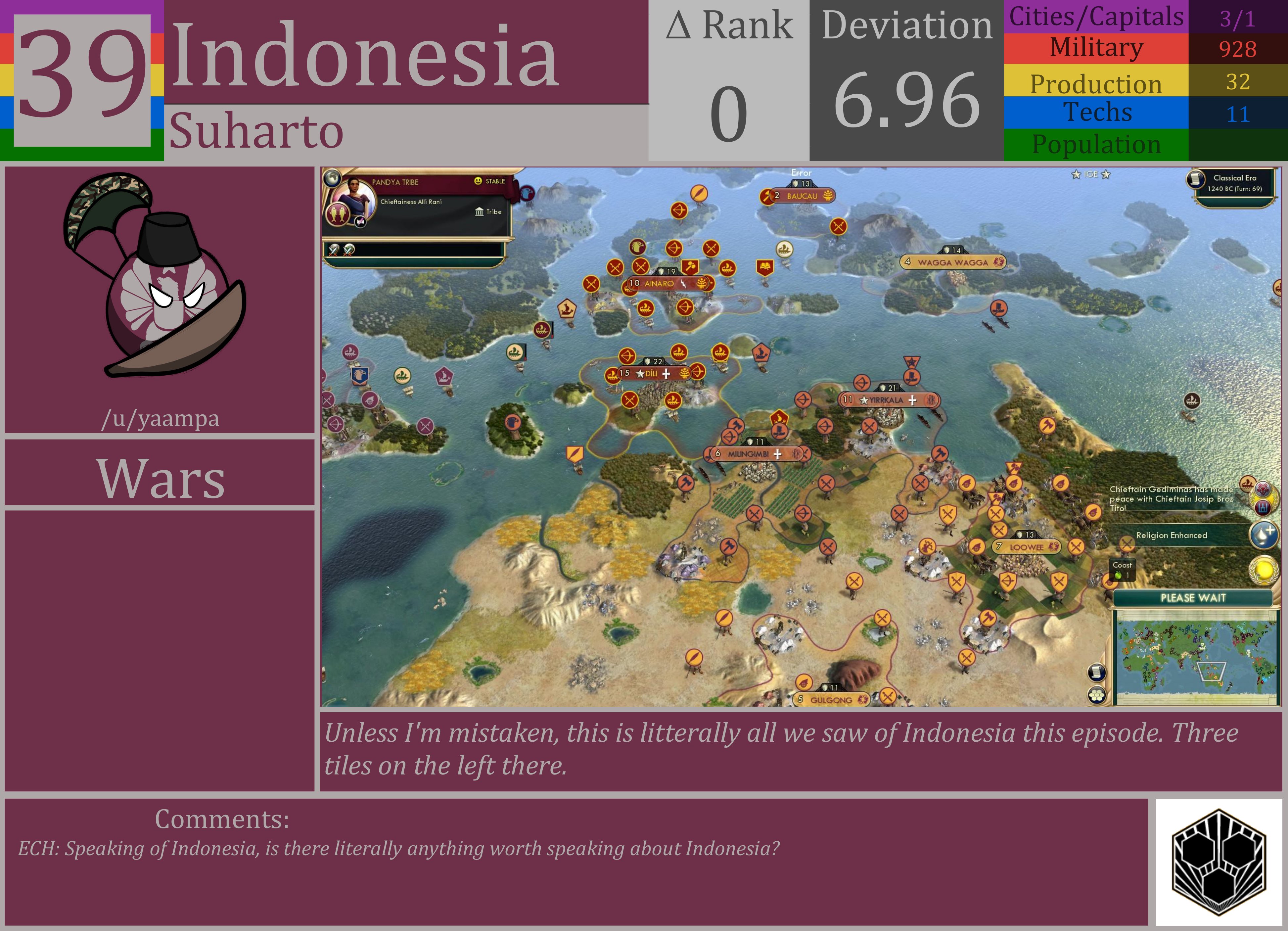Select the PANDYA TRIBE title banner

click(395, 182)
